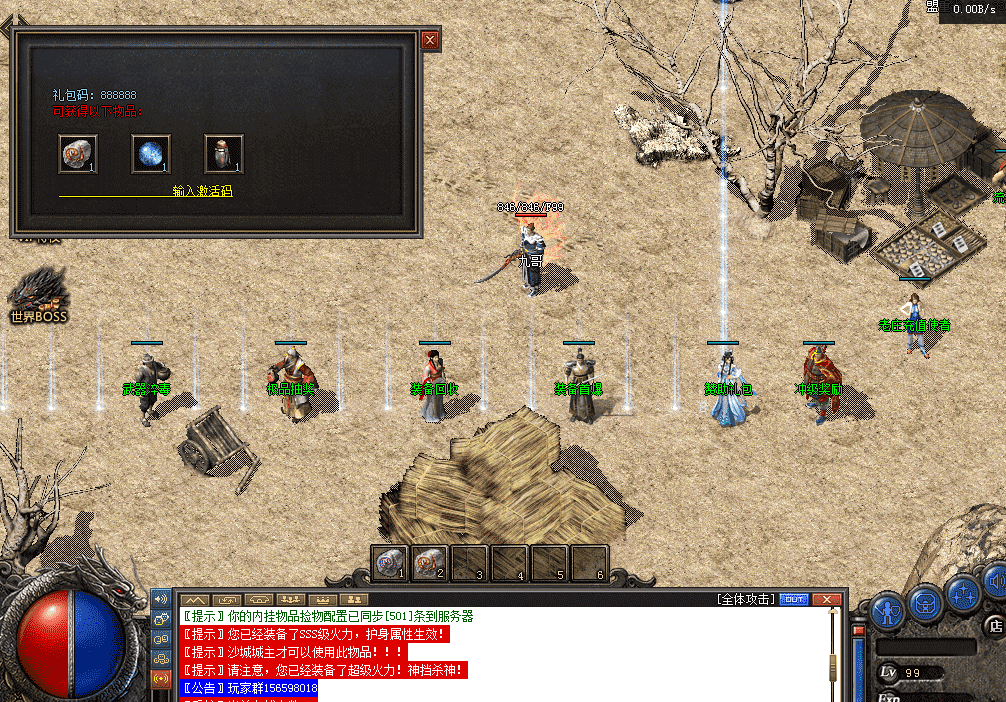This screenshot has width=1006, height=702.
Task: Use the scroll in hotbar slot 1
Action: pyautogui.click(x=390, y=563)
